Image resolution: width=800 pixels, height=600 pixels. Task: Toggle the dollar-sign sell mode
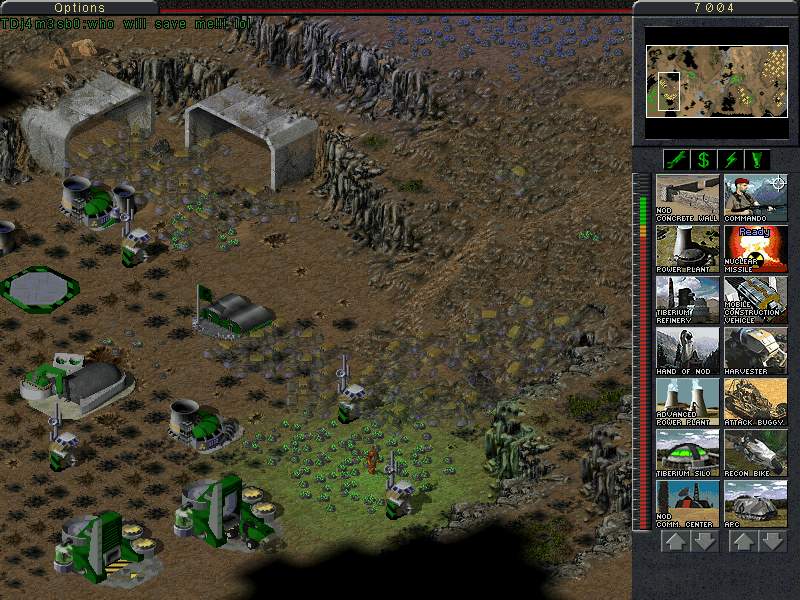pyautogui.click(x=703, y=159)
